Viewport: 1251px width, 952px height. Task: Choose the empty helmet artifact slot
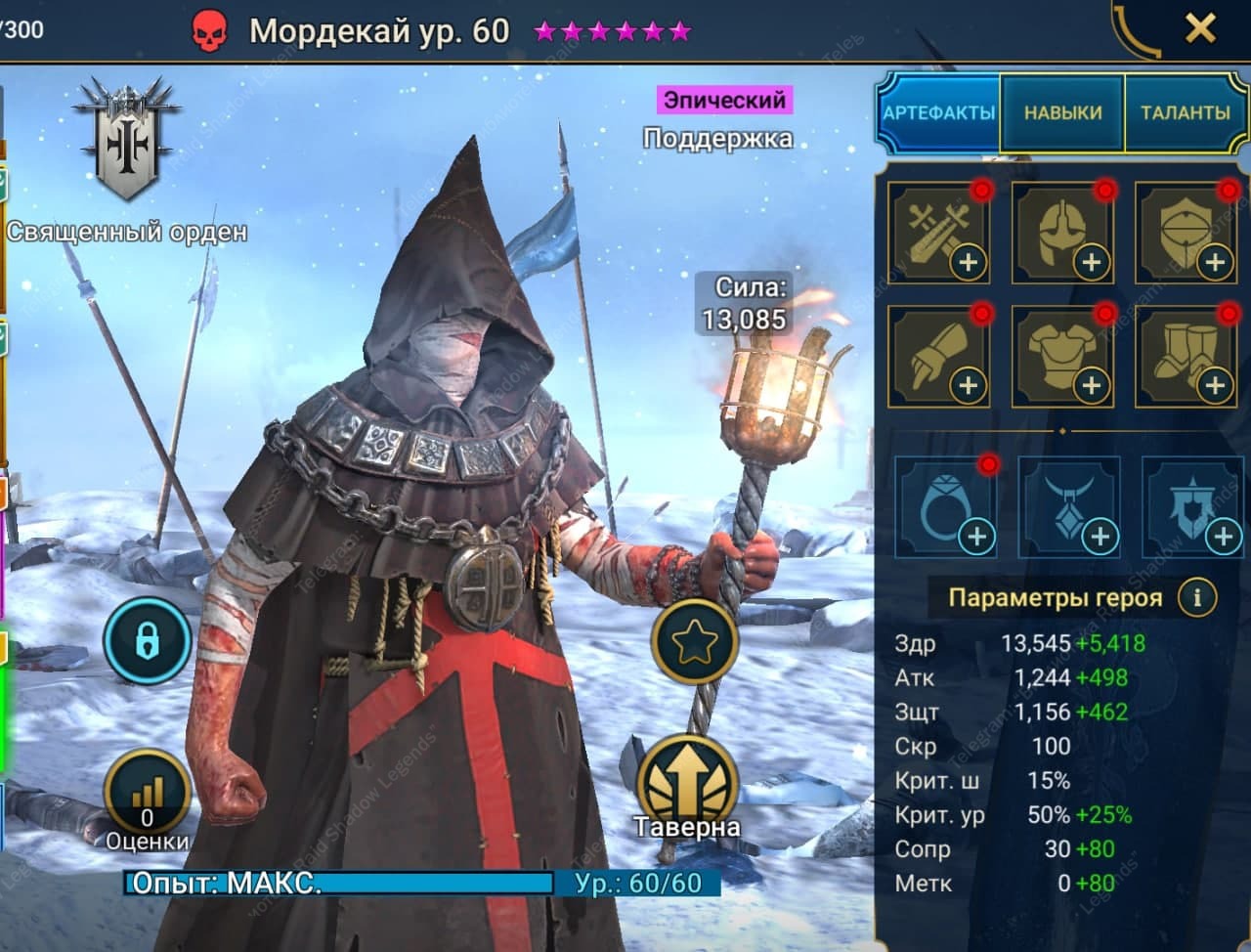point(1062,233)
